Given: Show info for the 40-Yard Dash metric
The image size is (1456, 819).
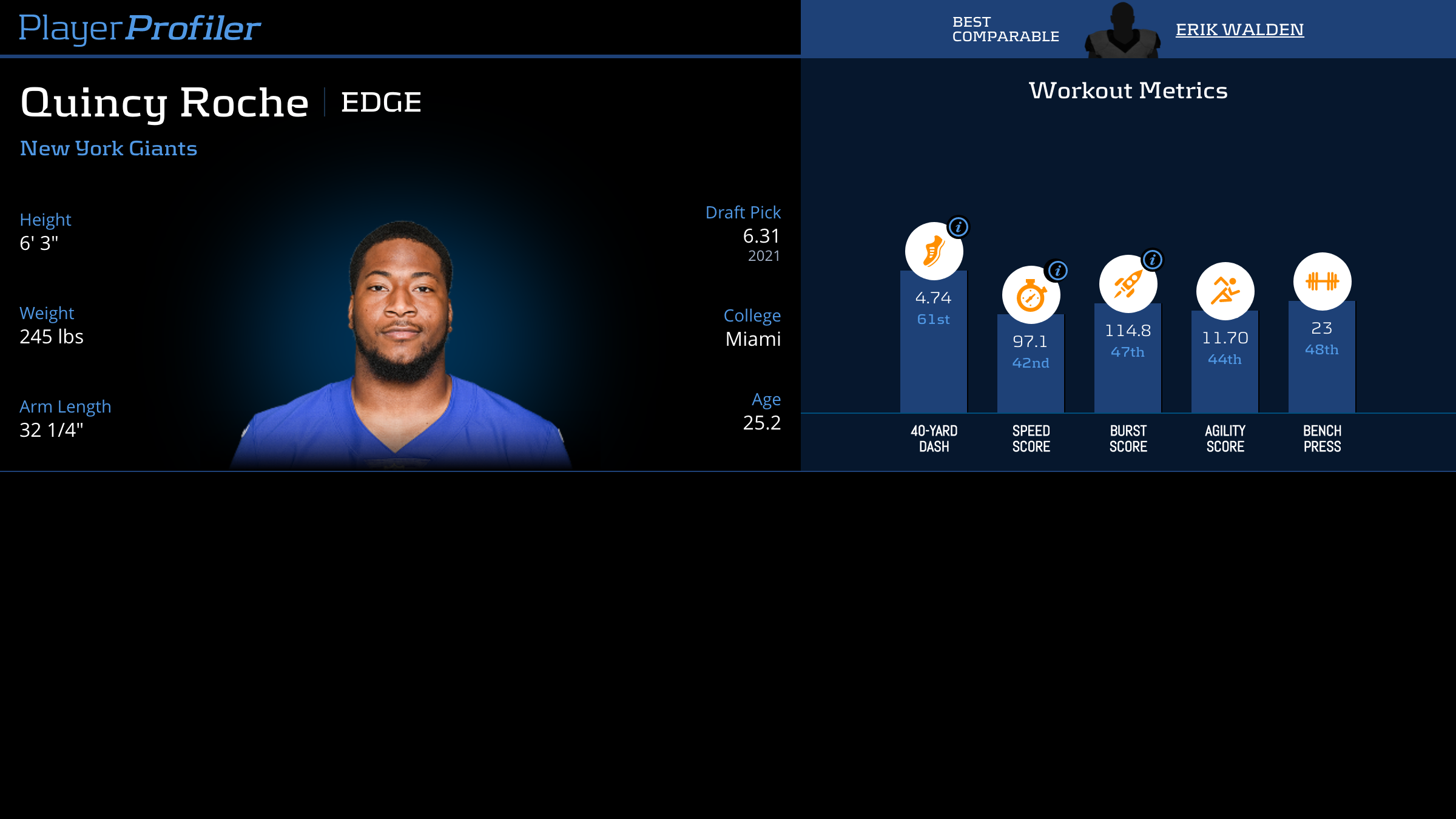Looking at the screenshot, I should 959,227.
